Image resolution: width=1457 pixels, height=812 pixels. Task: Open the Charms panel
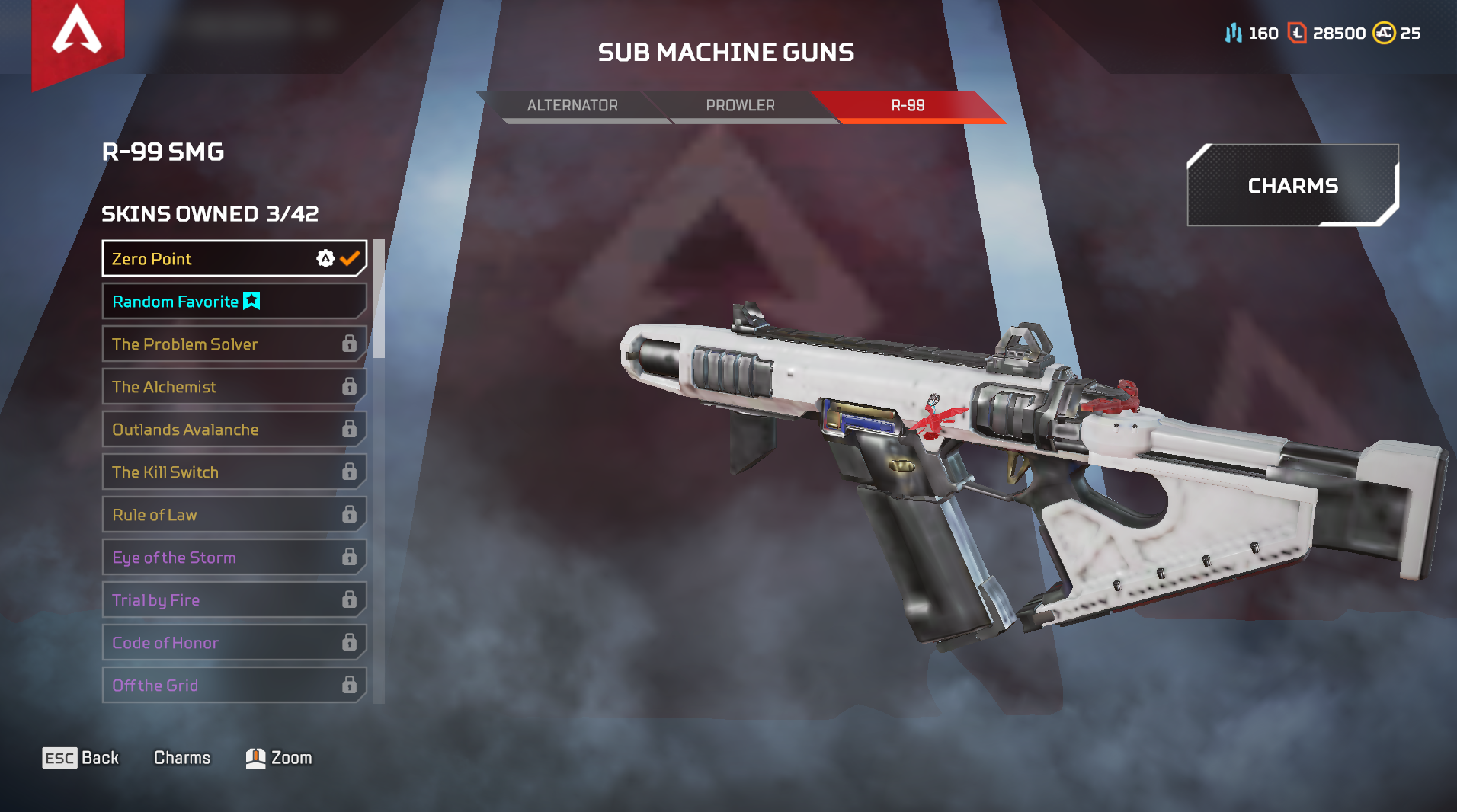pos(1292,185)
